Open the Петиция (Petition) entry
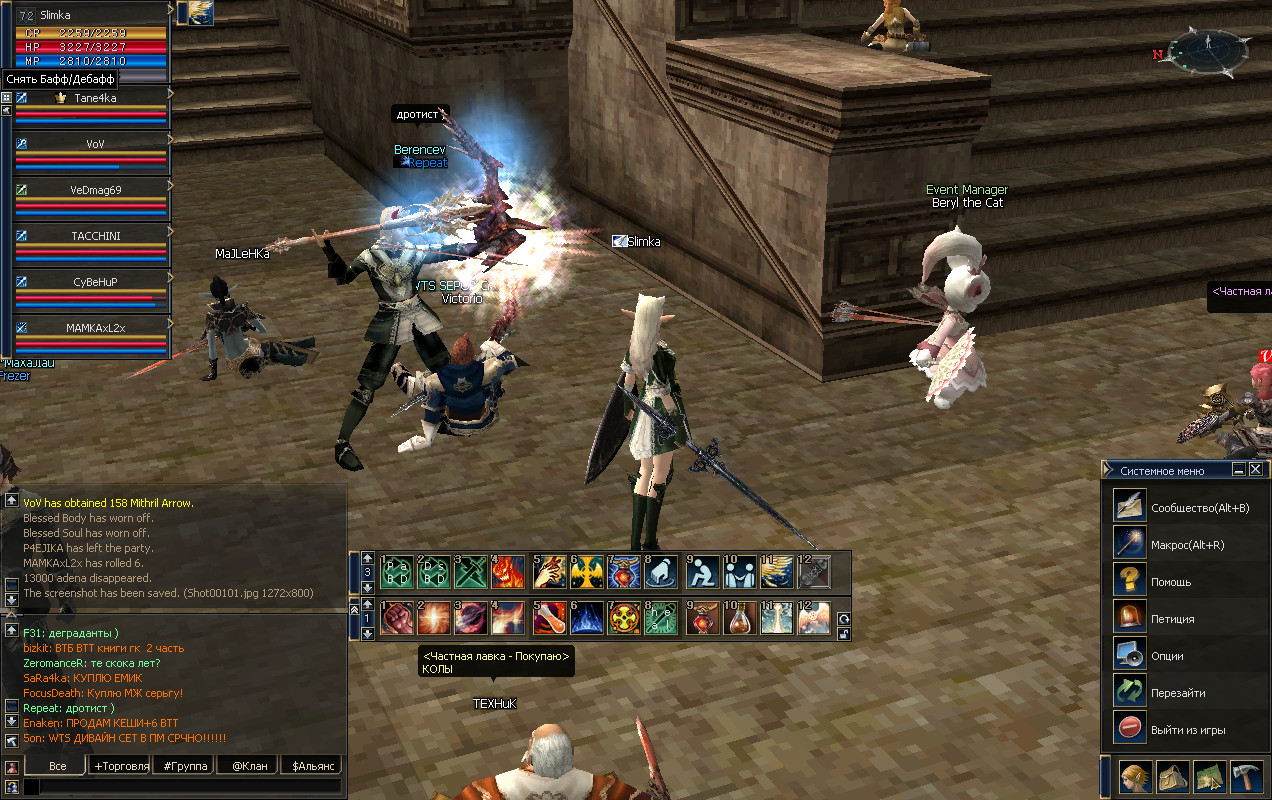 click(x=1130, y=617)
